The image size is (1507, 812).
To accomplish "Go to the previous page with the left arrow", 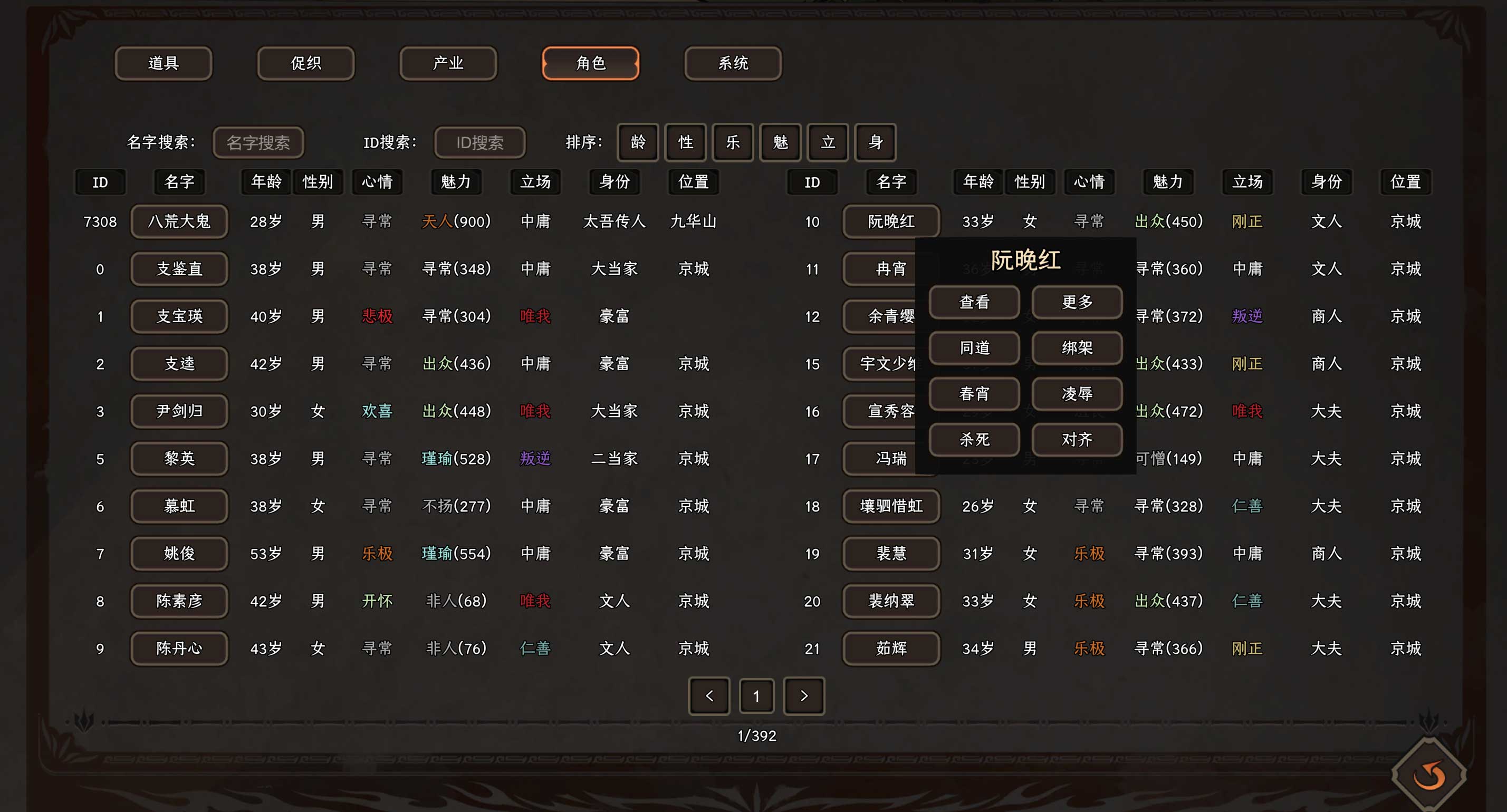I will click(709, 696).
